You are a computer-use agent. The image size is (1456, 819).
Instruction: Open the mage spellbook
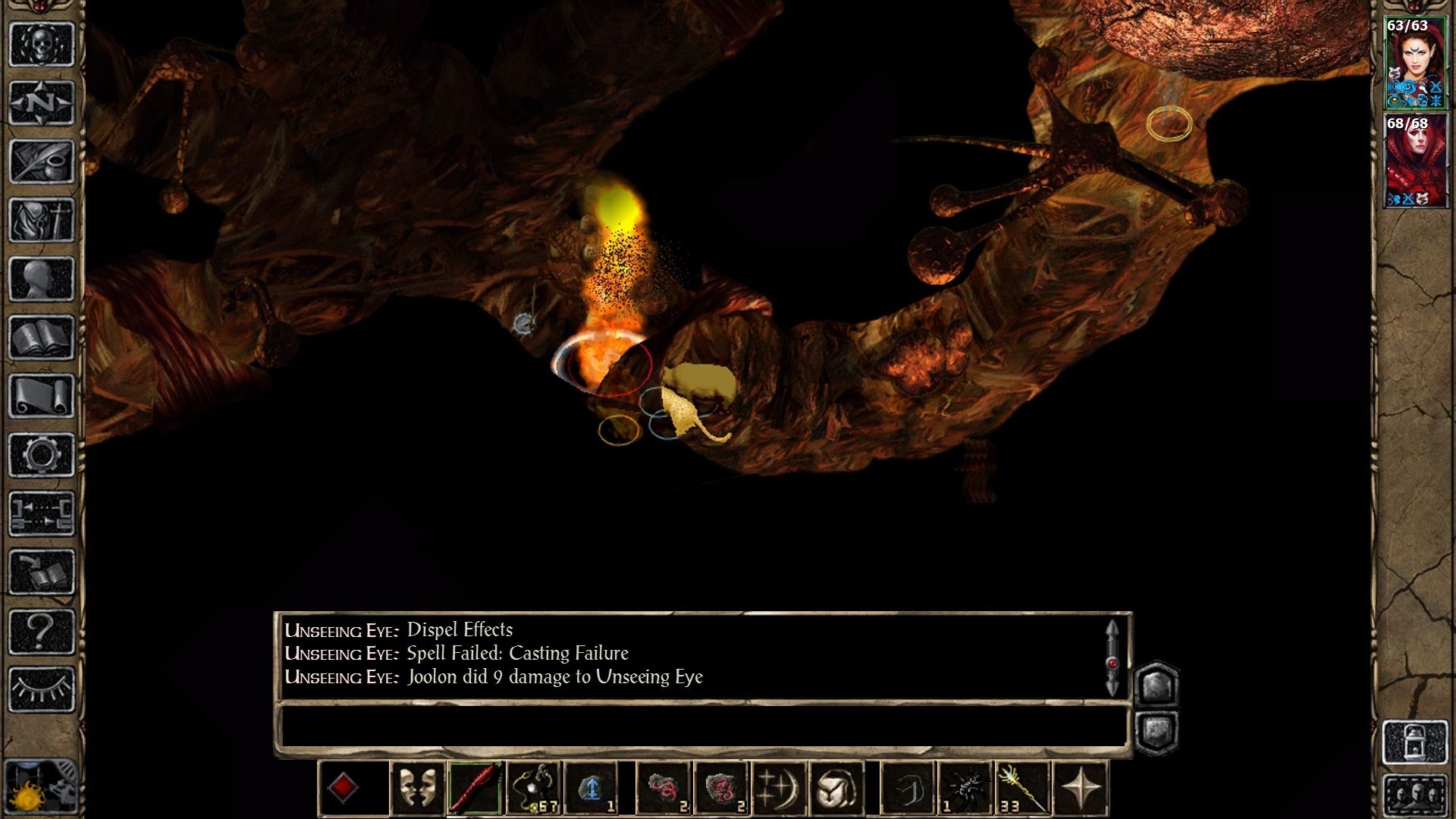click(42, 338)
